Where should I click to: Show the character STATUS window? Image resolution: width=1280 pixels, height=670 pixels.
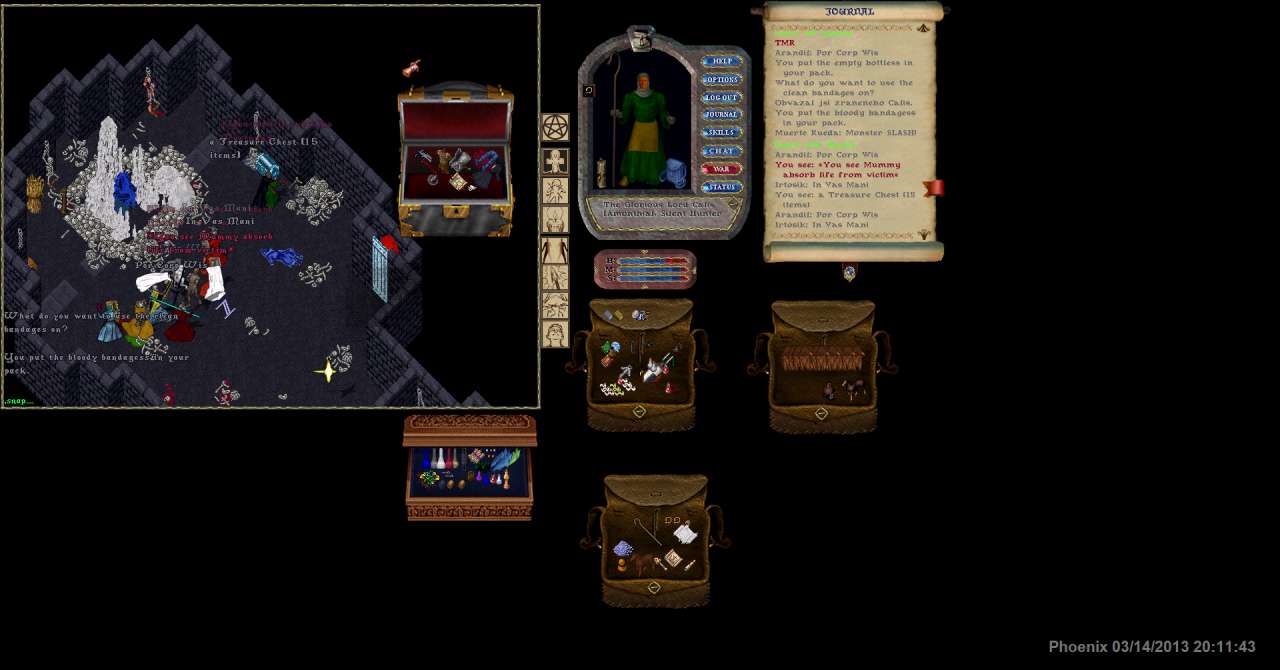pyautogui.click(x=721, y=187)
